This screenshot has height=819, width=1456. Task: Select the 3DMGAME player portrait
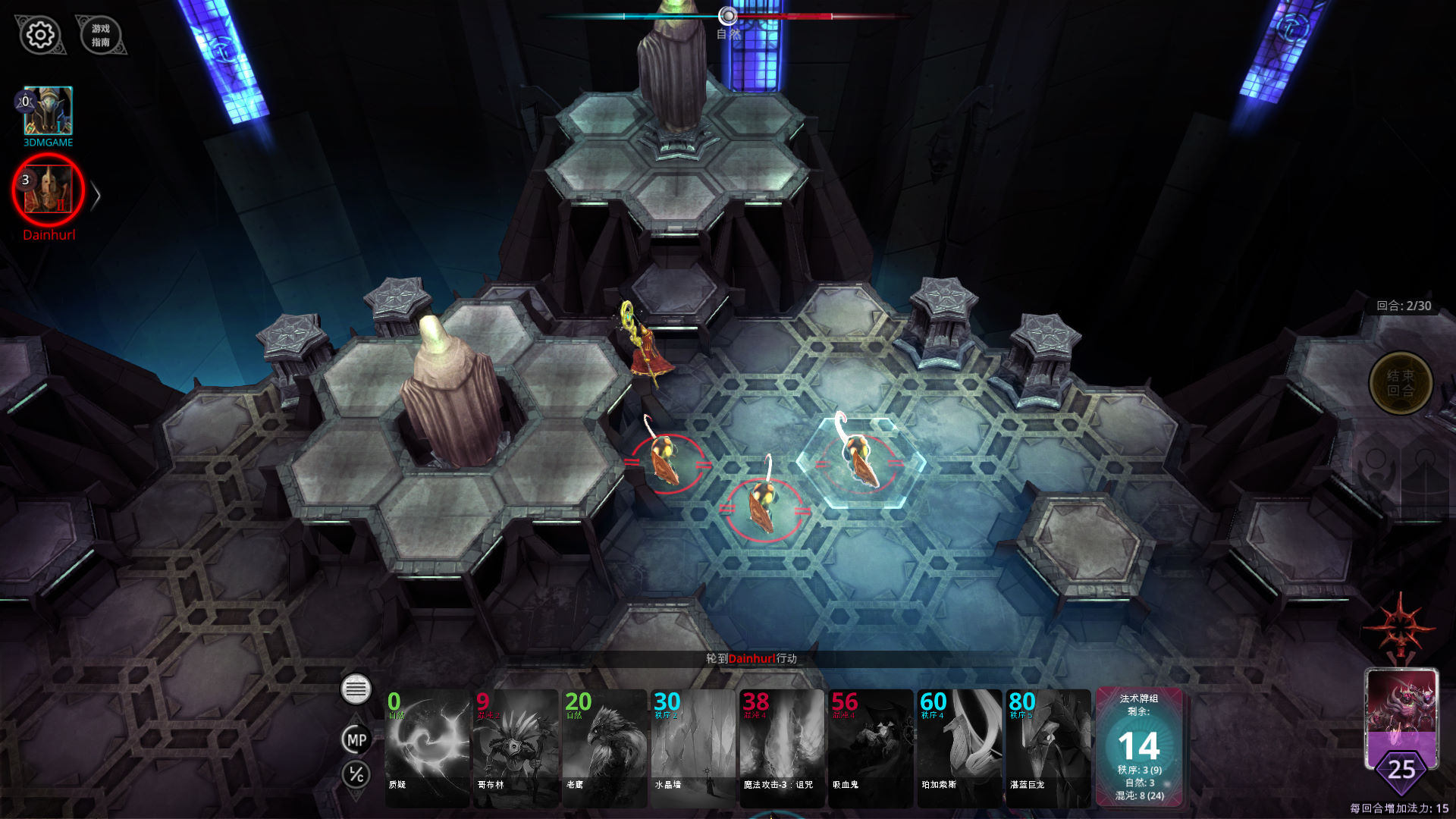48,111
